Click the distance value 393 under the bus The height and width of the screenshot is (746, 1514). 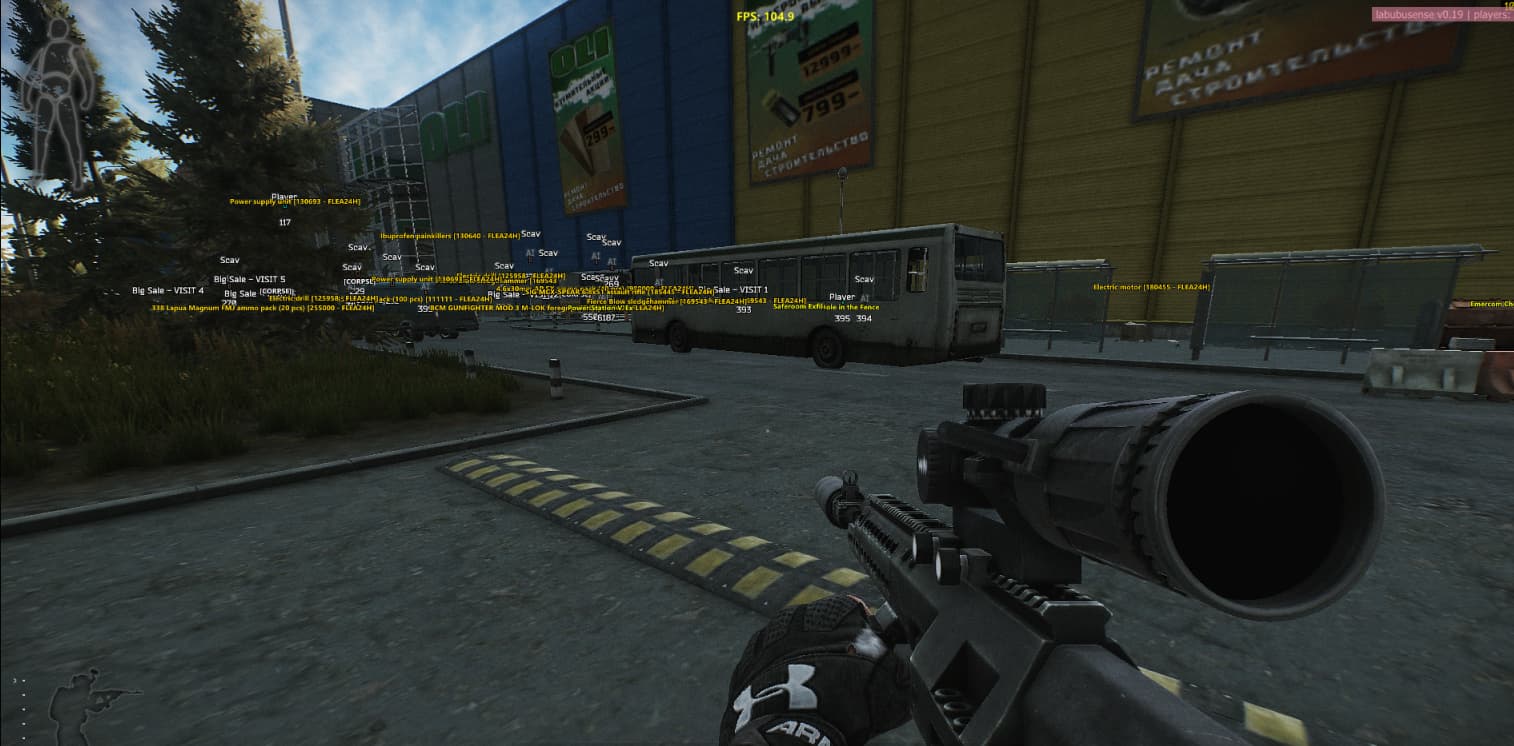743,310
